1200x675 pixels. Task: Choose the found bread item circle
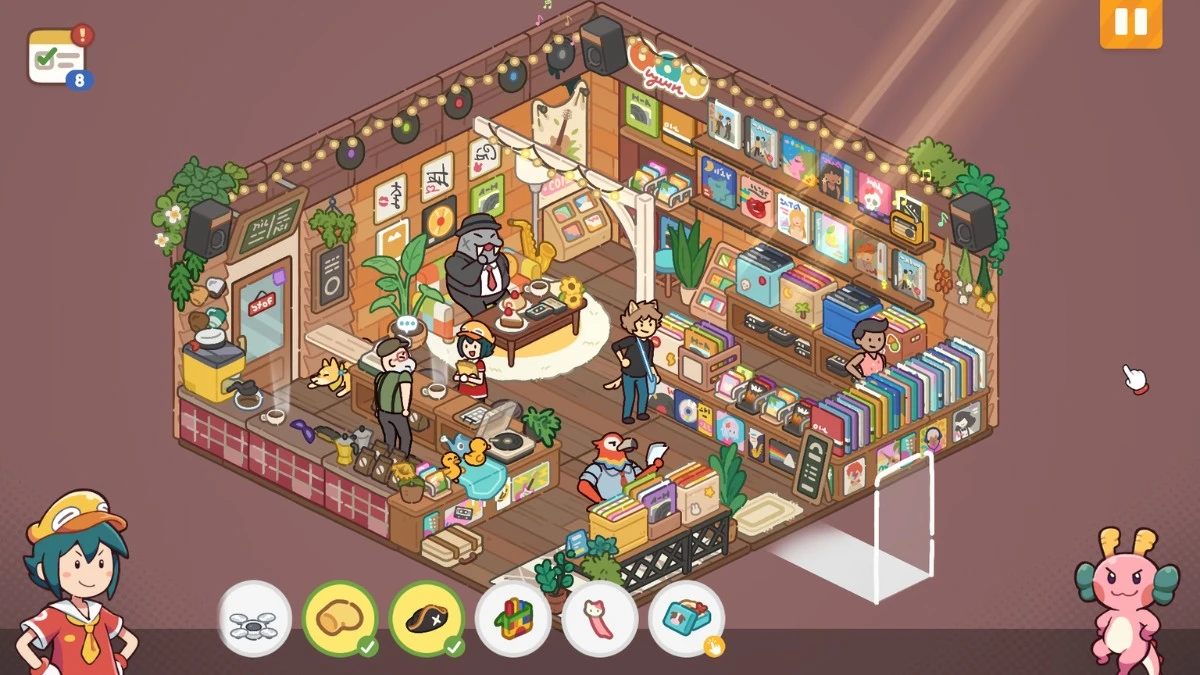[340, 619]
